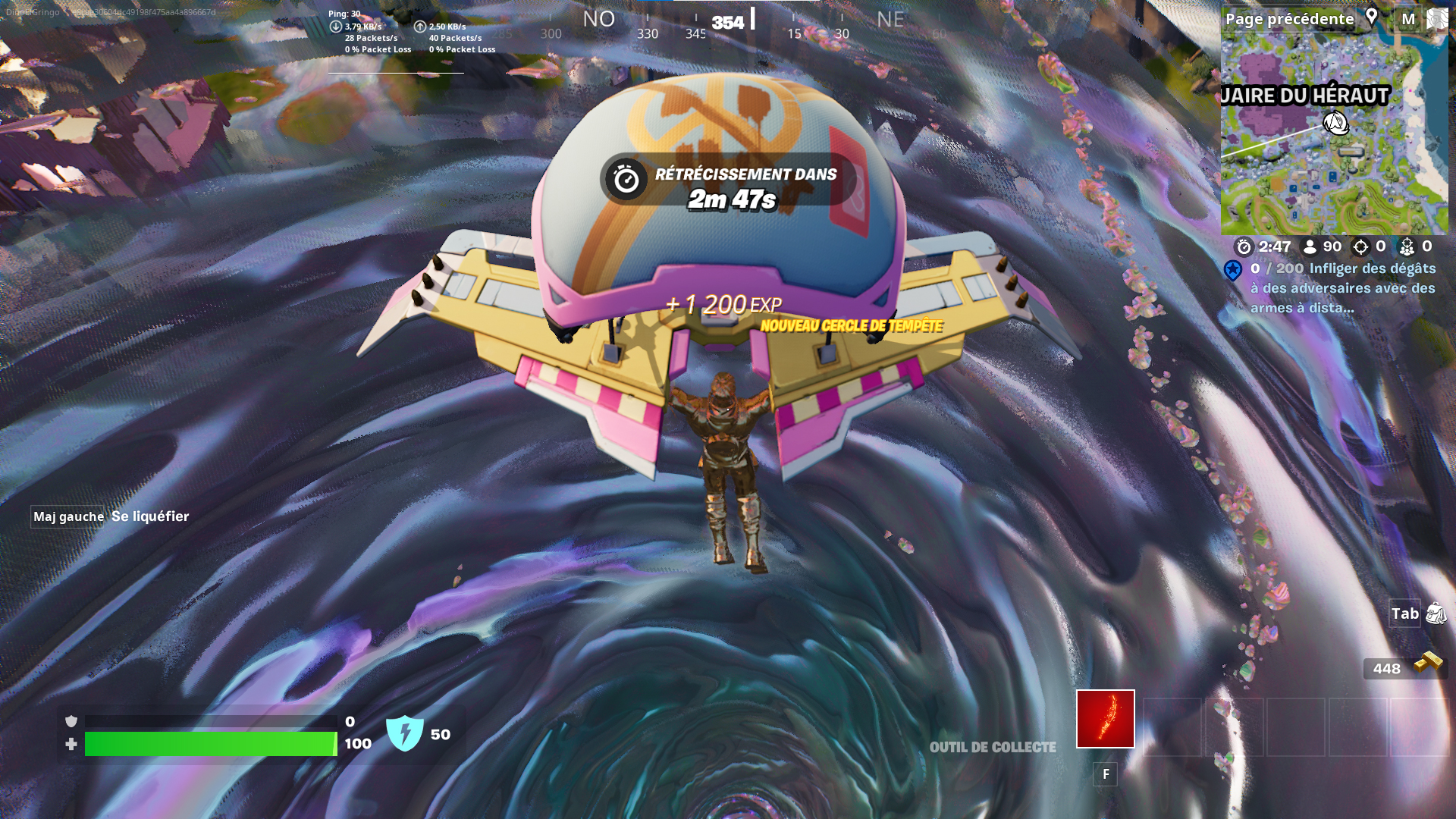Image resolution: width=1456 pixels, height=819 pixels.
Task: Toggle the terrain map view in the top-right corner
Action: click(1436, 18)
